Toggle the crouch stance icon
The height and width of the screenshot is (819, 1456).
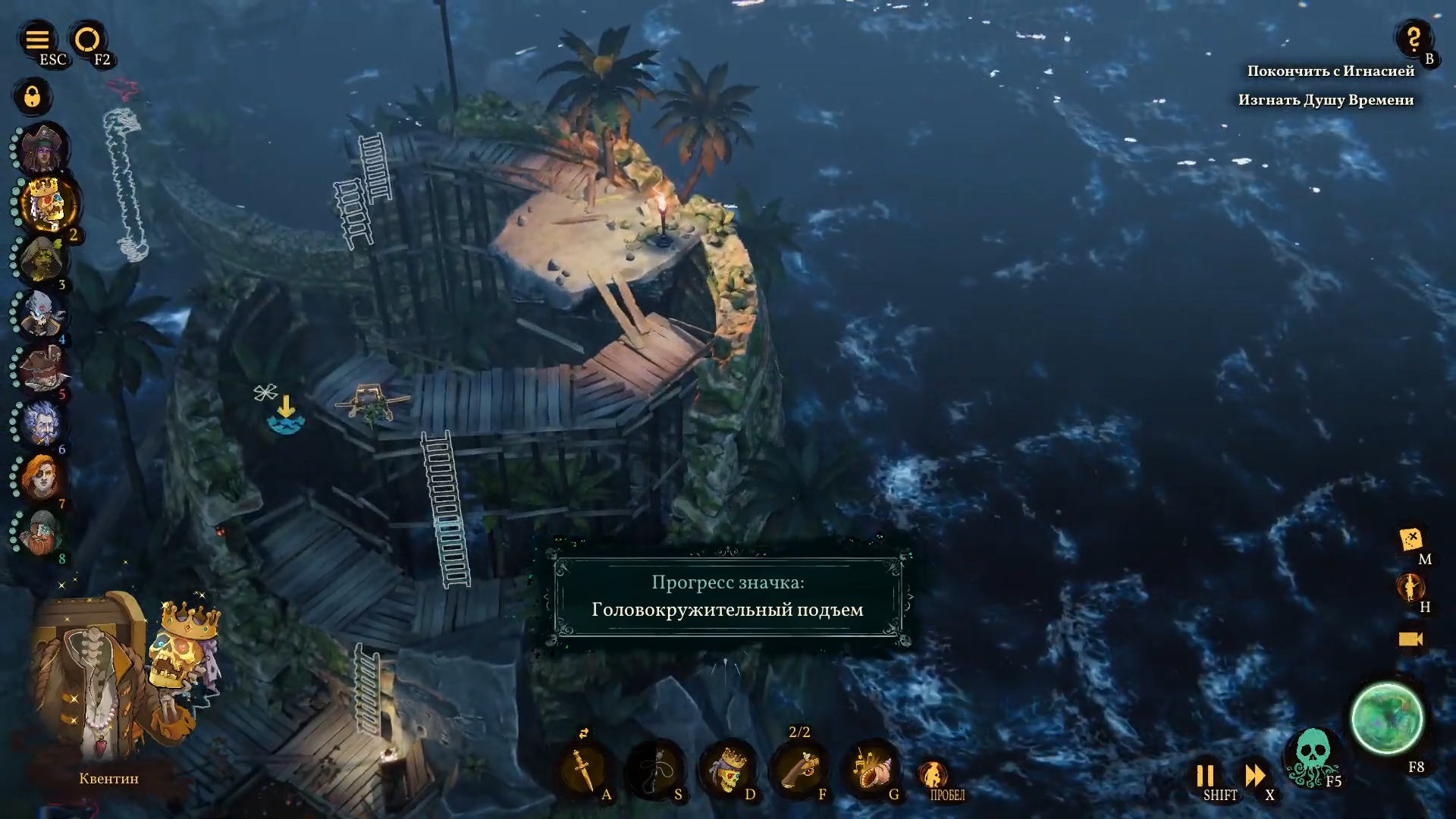point(934,775)
